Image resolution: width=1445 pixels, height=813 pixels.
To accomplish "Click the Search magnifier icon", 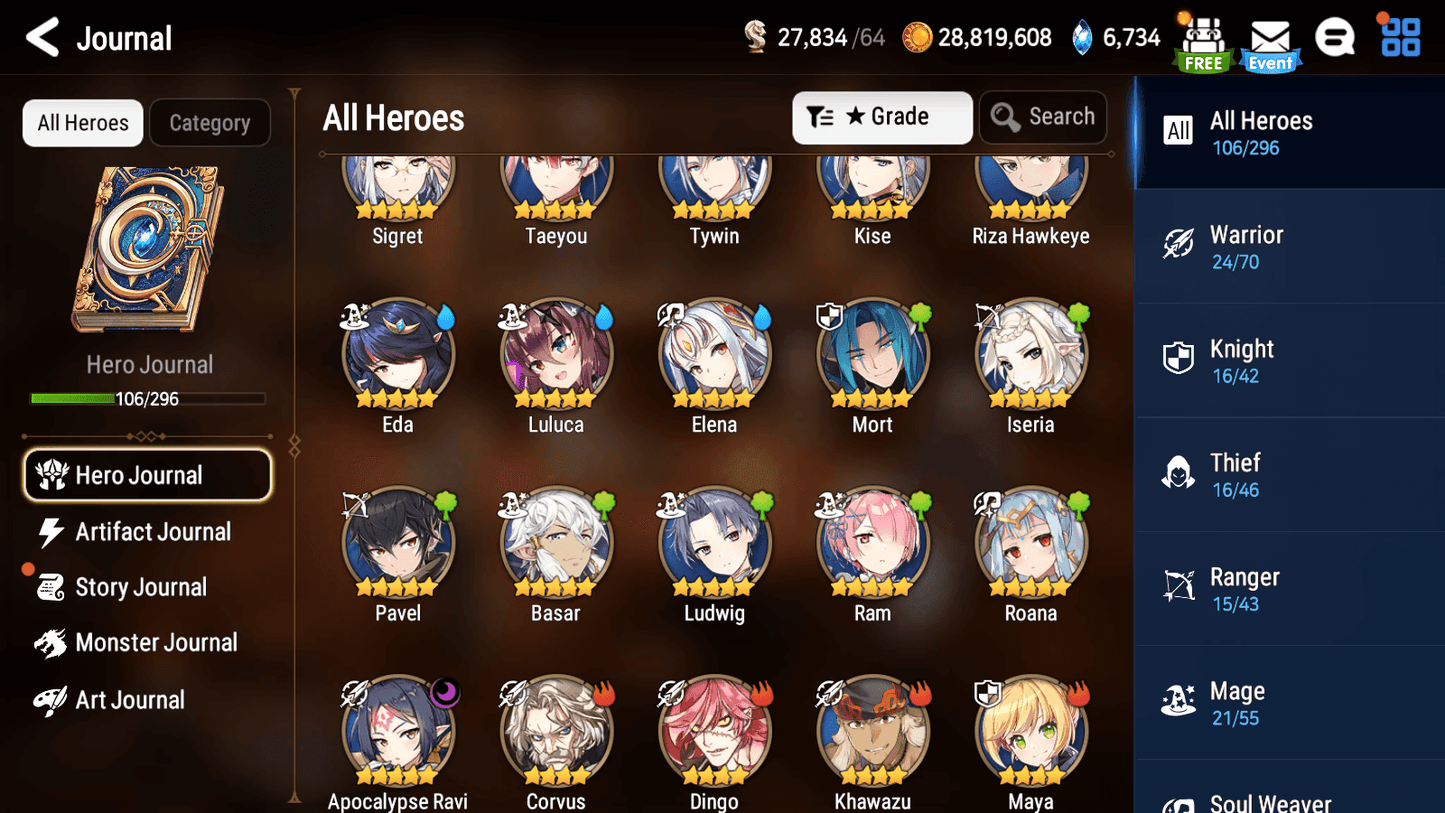I will tap(1005, 117).
